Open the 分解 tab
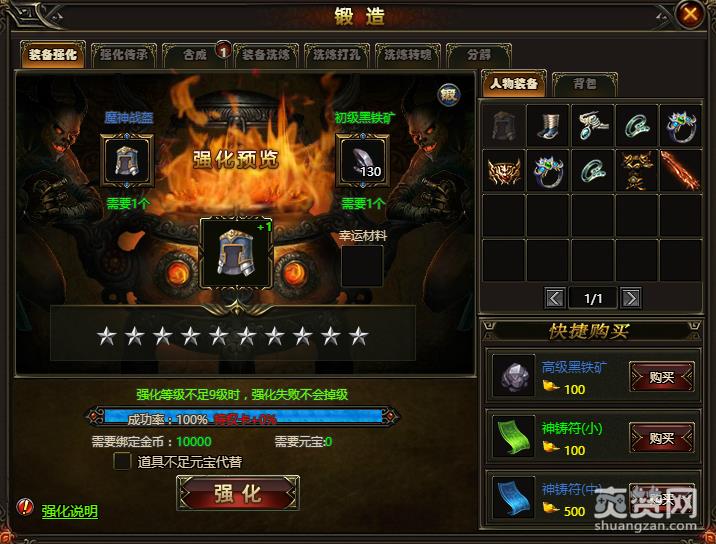Viewport: 716px width, 544px height. coord(476,55)
